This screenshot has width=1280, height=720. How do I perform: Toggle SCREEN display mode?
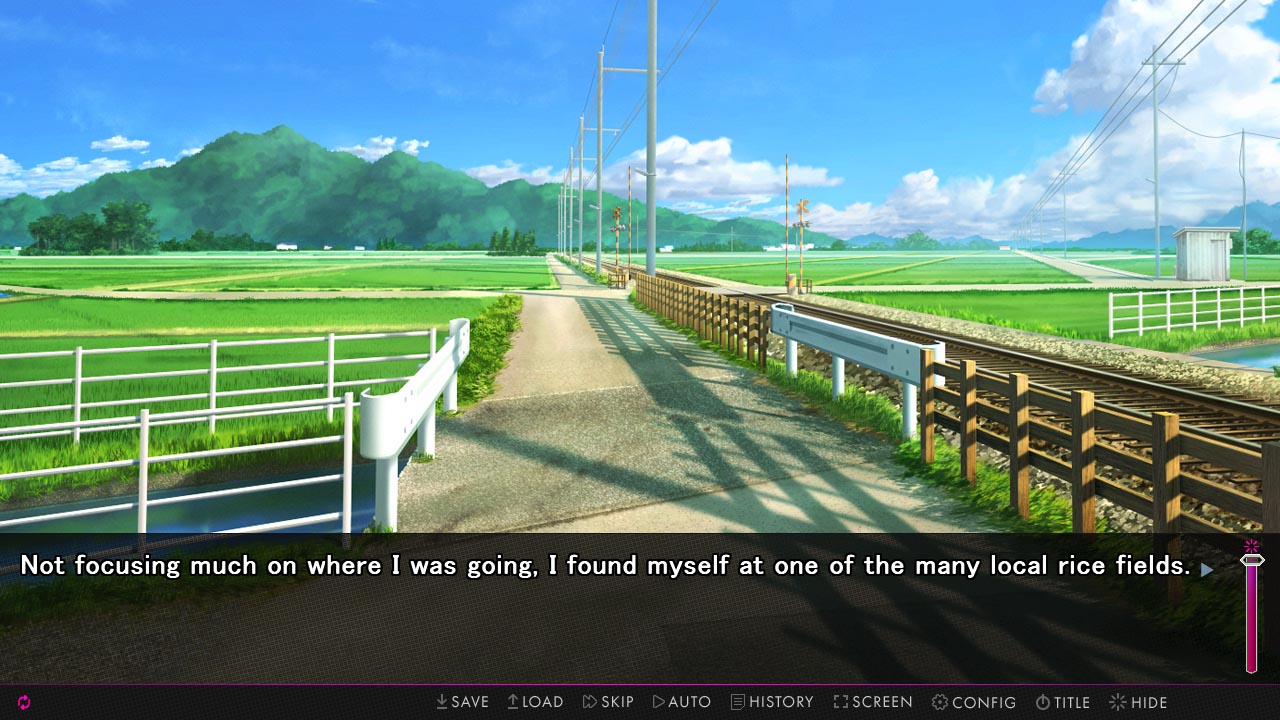(x=873, y=702)
